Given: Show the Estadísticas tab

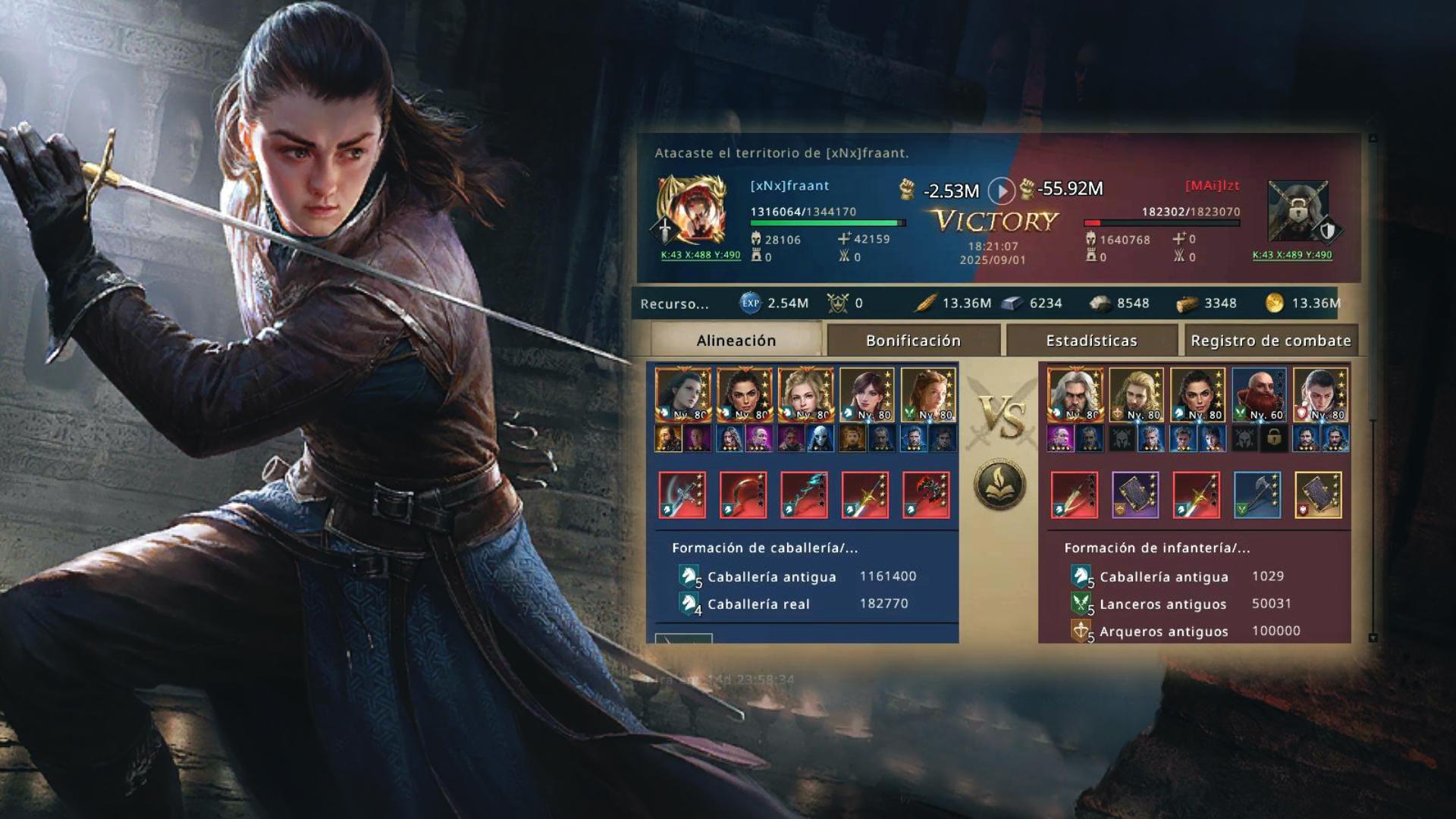Looking at the screenshot, I should coord(1091,340).
